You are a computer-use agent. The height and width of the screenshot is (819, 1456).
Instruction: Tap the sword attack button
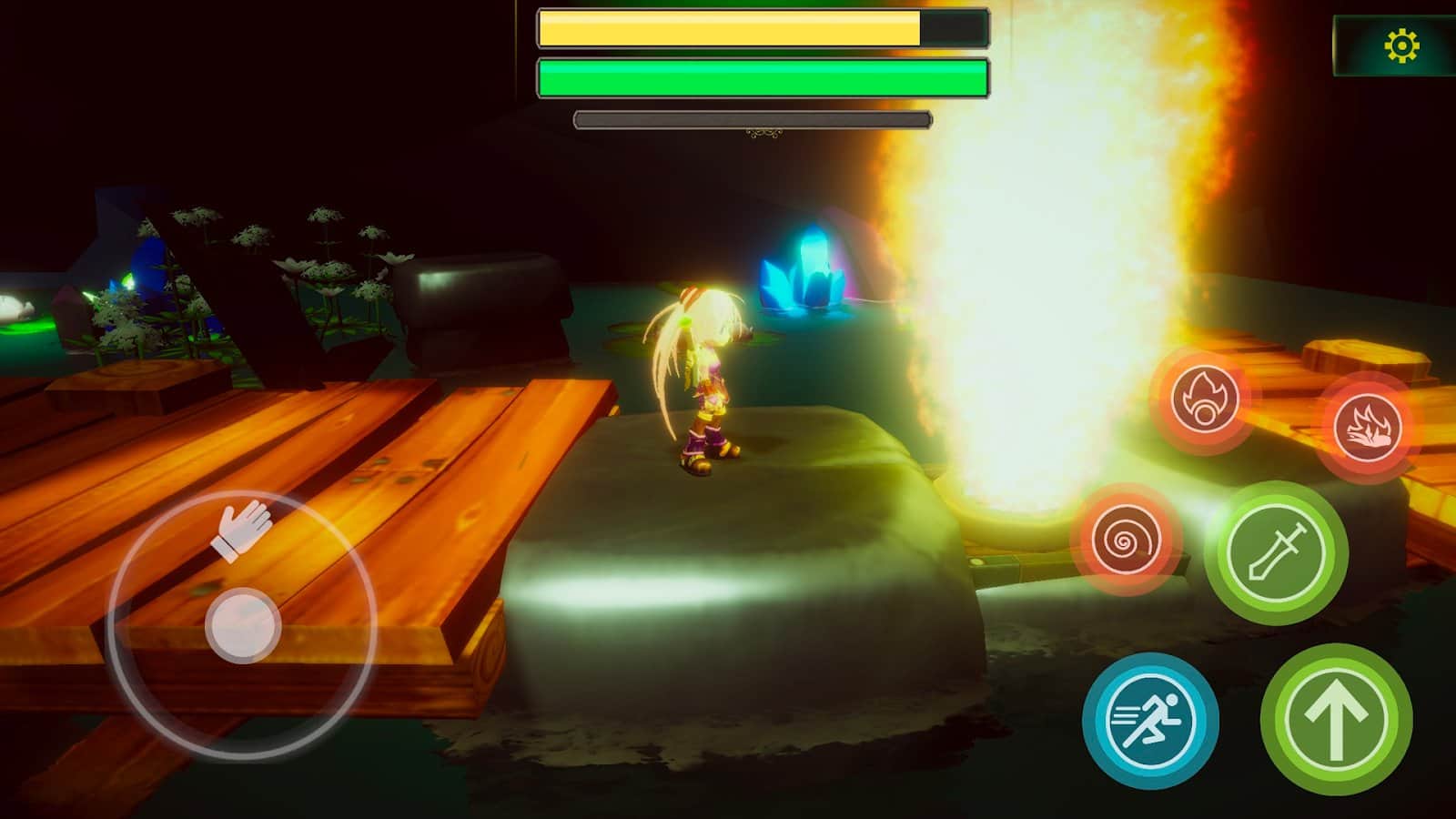click(1276, 552)
